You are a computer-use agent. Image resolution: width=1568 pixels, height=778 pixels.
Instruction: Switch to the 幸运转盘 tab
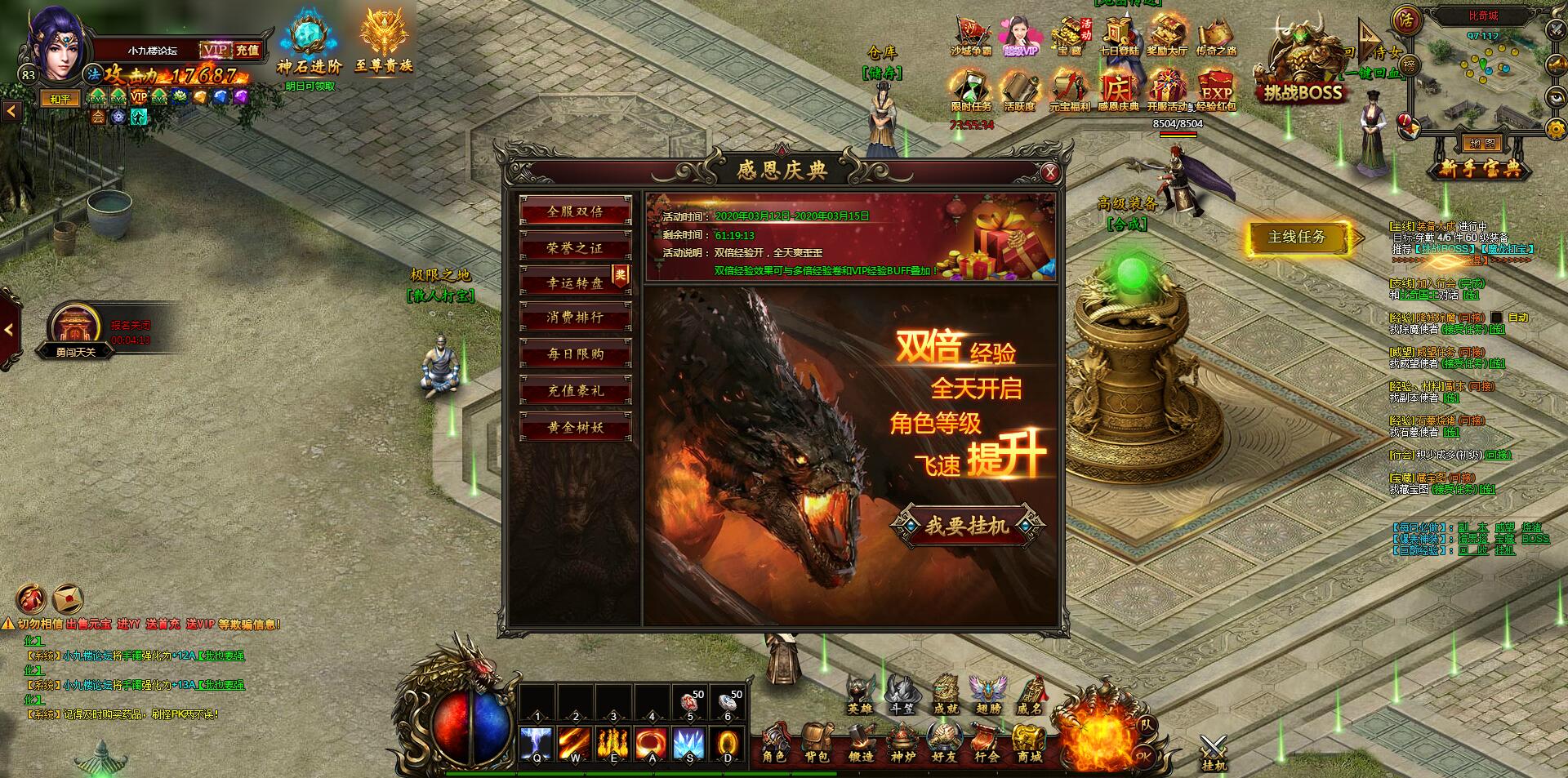577,283
